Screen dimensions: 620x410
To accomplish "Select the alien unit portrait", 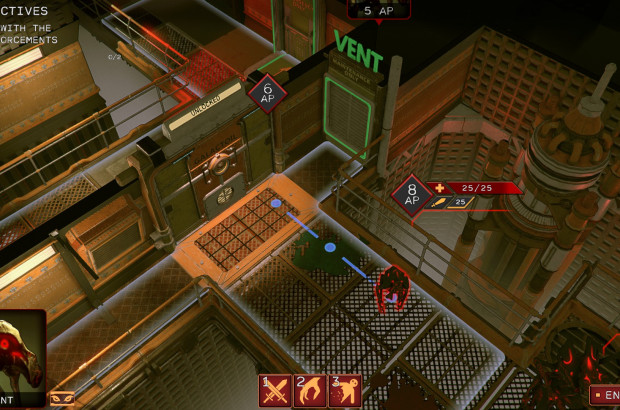I will (20, 355).
